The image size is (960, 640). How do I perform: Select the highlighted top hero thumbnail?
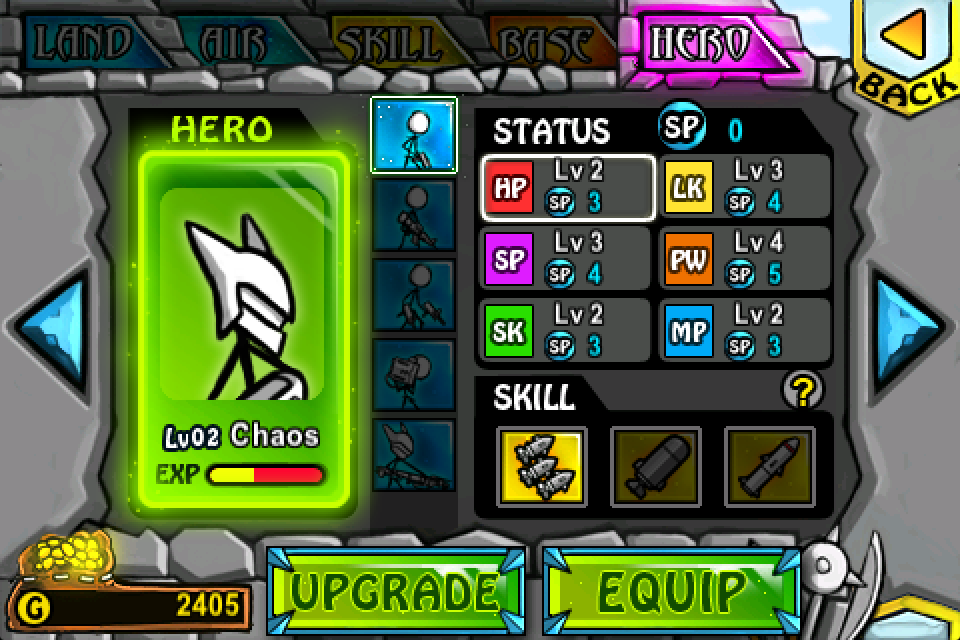[414, 135]
